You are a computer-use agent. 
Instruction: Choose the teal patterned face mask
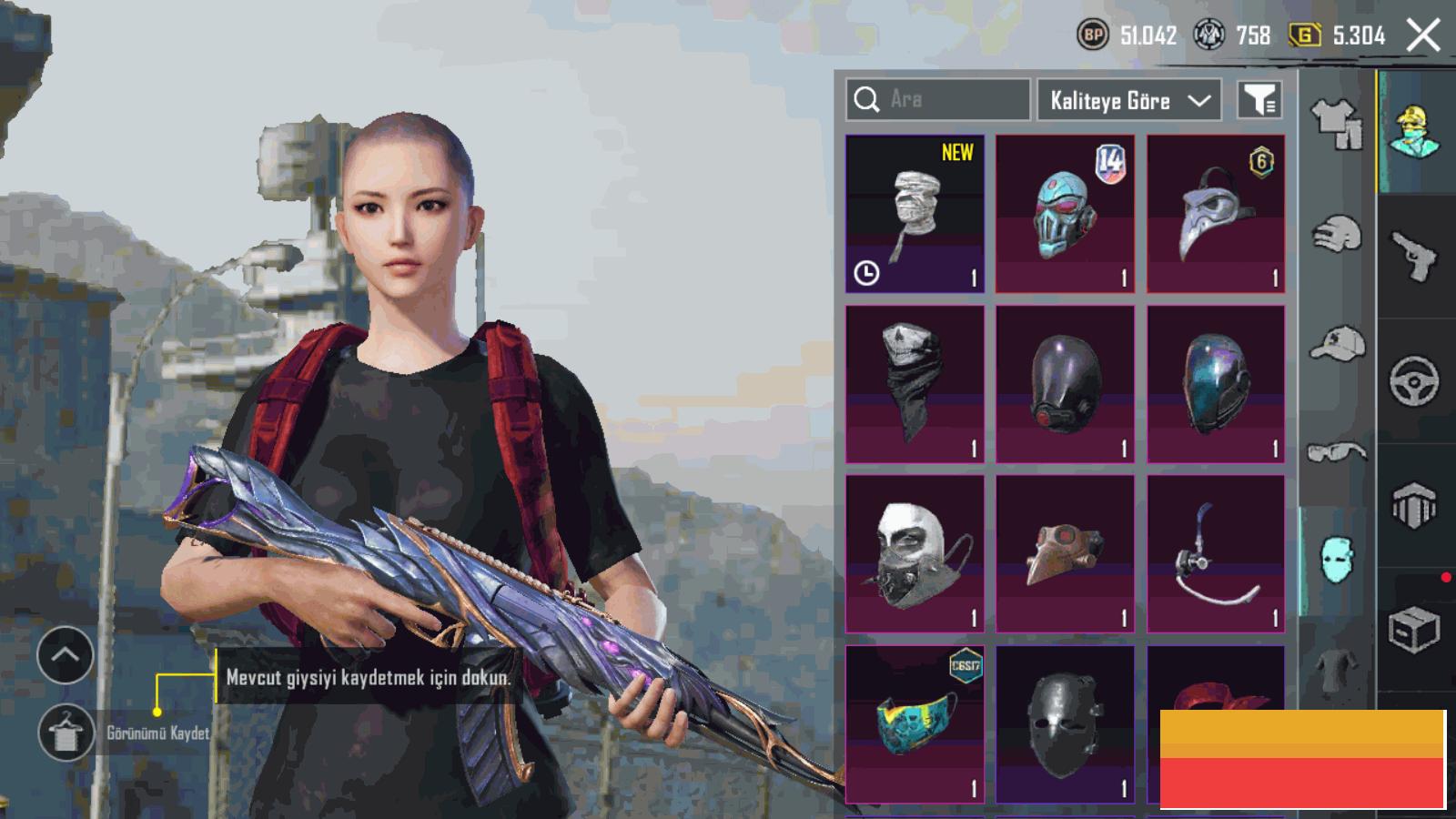(x=915, y=723)
